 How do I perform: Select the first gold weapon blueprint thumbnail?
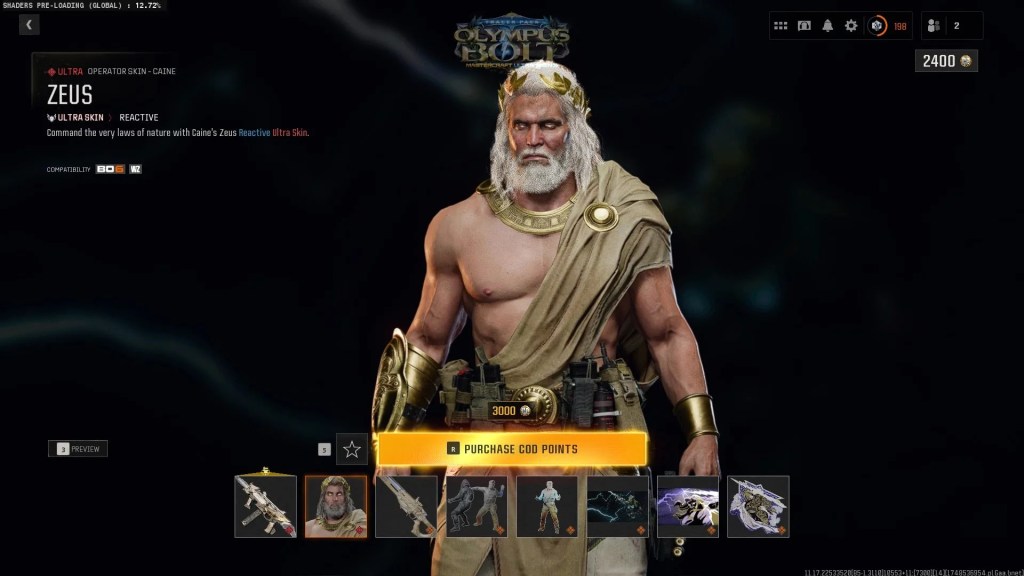pos(265,506)
